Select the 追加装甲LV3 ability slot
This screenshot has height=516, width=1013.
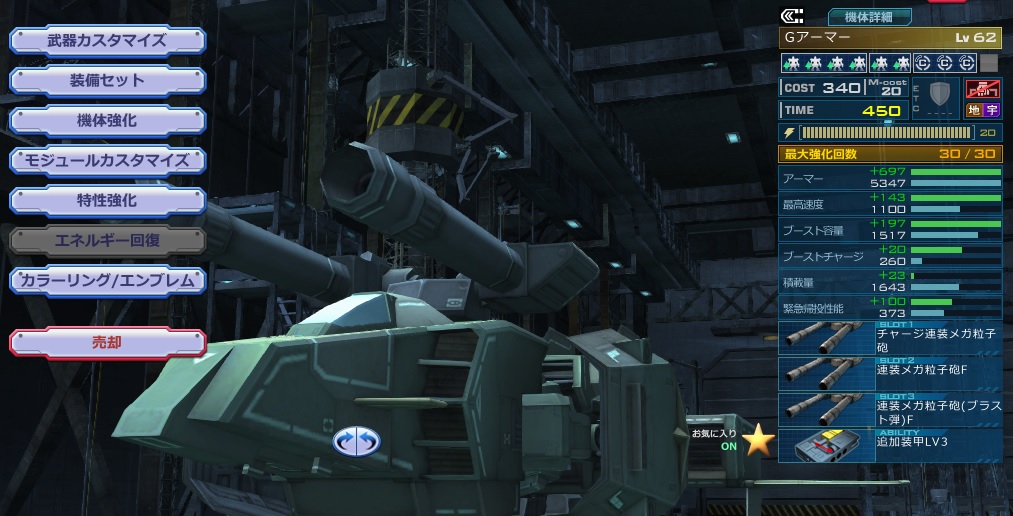pos(890,445)
